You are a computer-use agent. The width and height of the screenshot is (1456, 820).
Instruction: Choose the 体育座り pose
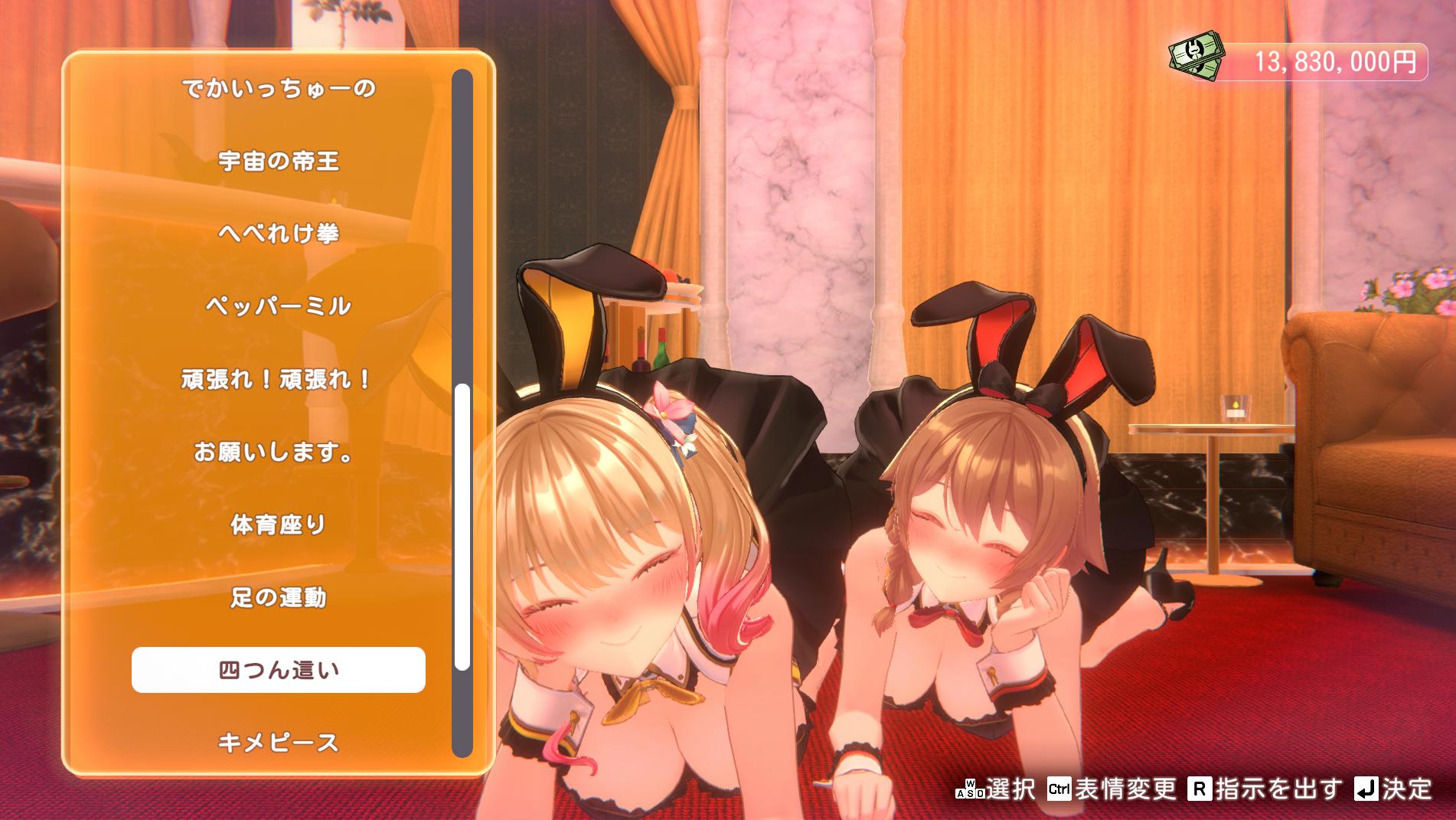tap(279, 524)
